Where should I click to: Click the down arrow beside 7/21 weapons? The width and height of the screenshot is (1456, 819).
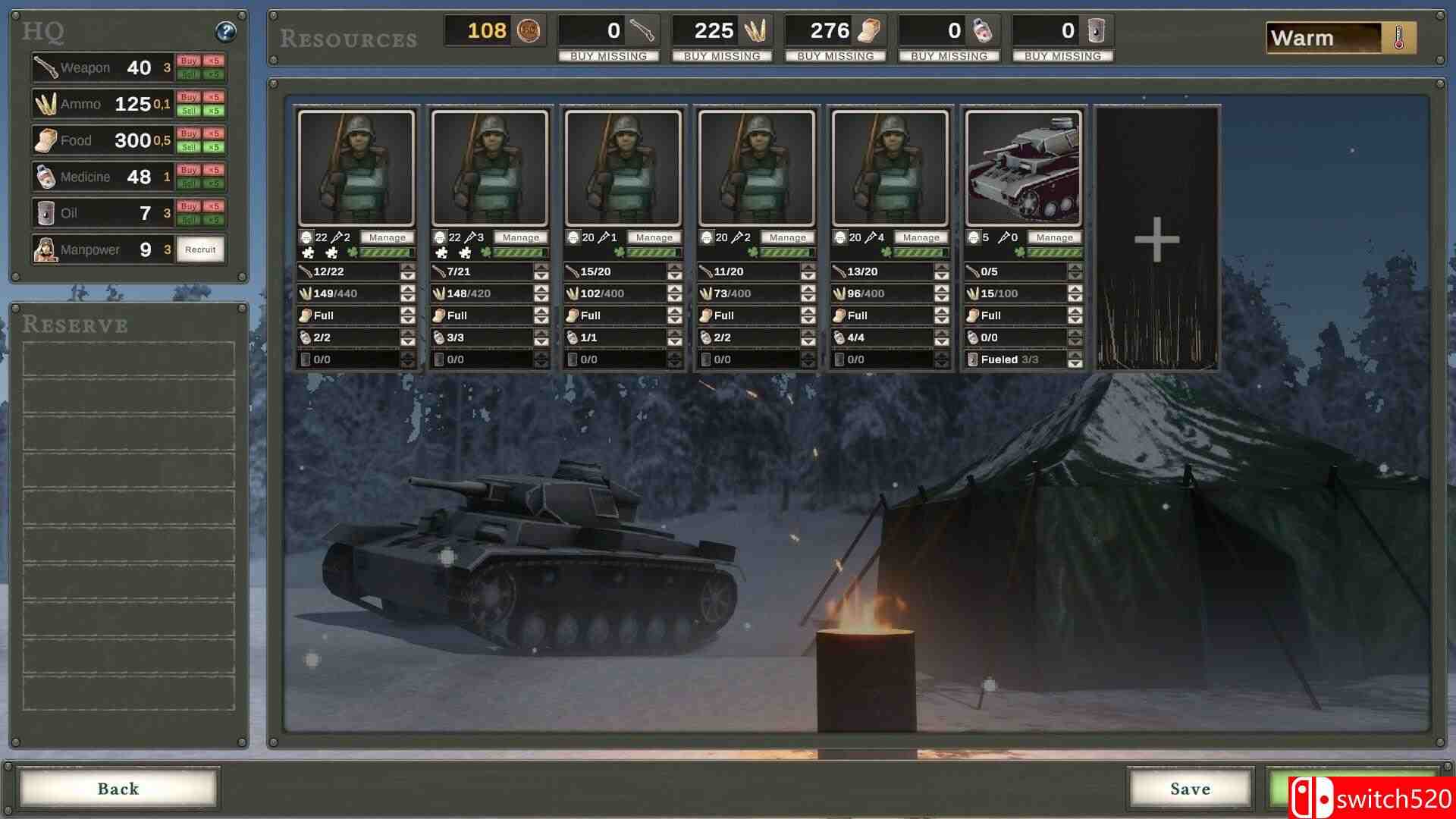(x=540, y=275)
